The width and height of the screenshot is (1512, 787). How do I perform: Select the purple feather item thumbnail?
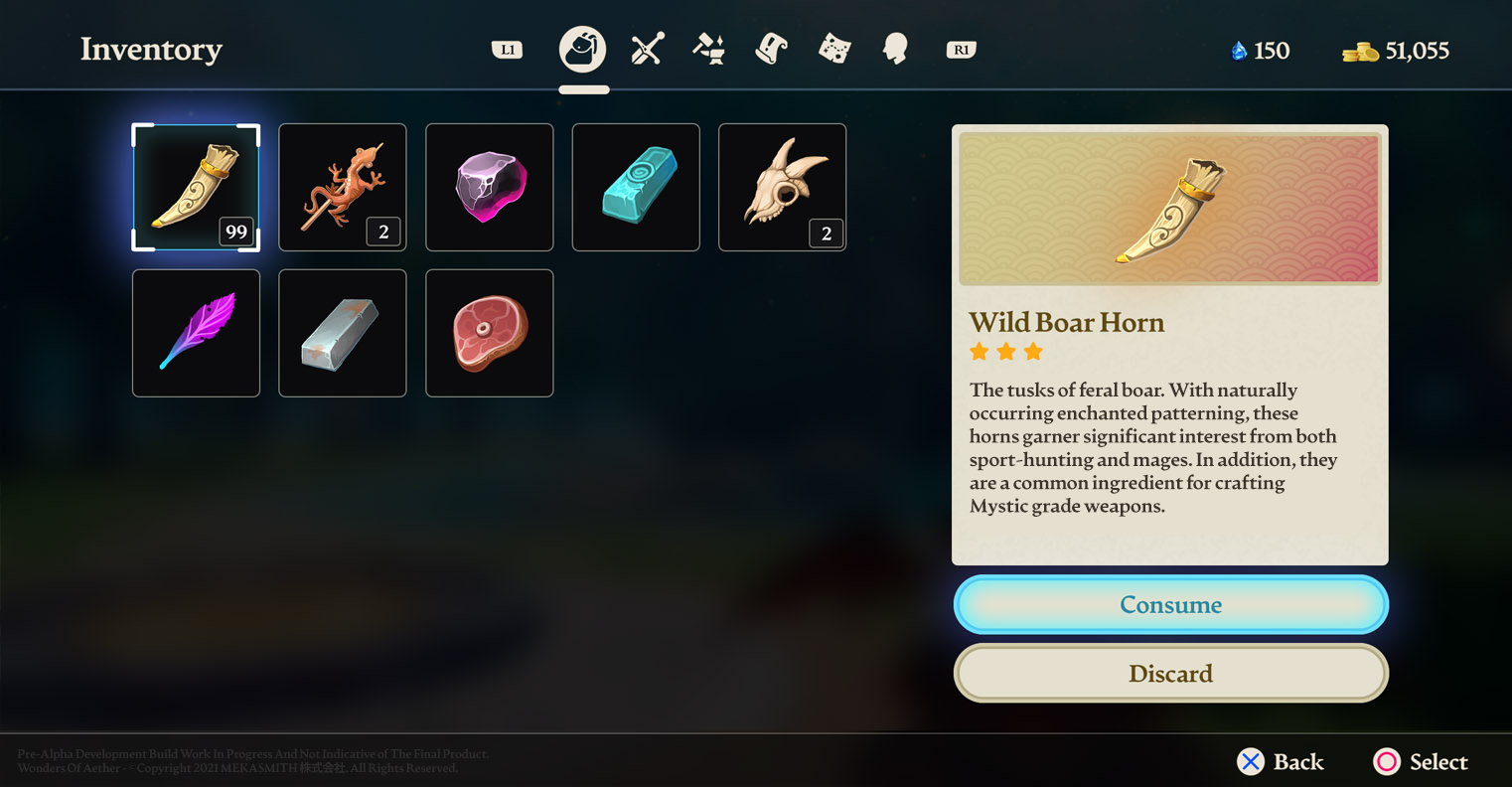[196, 333]
